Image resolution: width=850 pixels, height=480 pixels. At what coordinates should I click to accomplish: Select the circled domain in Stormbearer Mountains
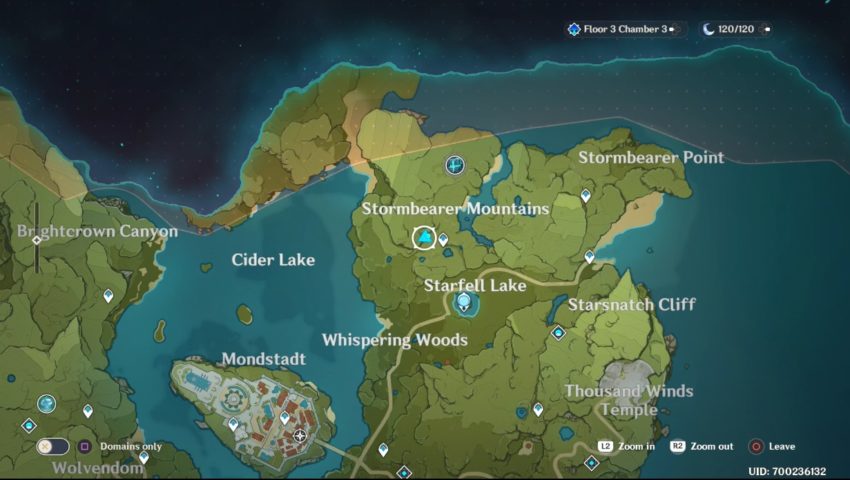(x=424, y=237)
